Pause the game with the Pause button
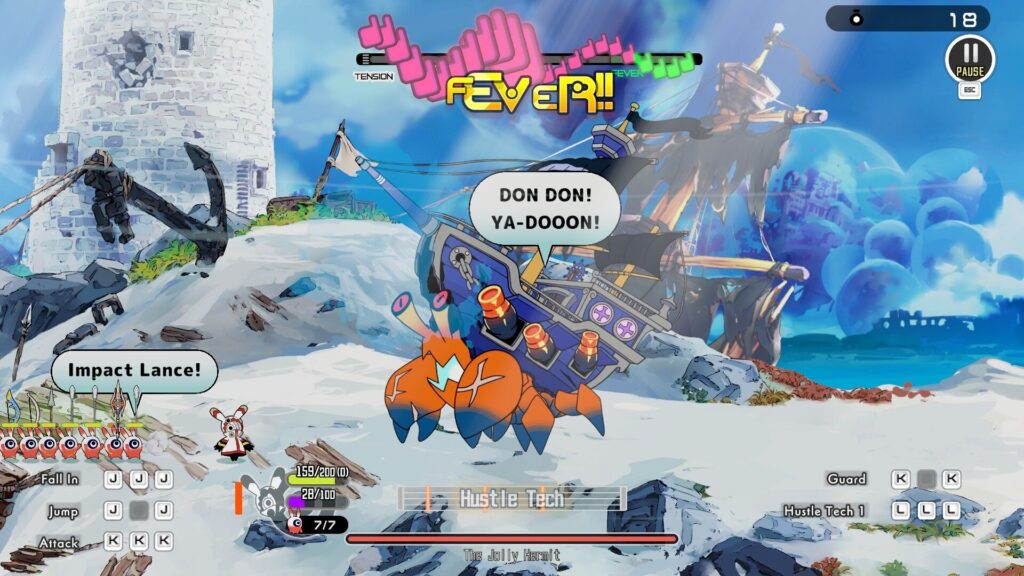The width and height of the screenshot is (1024, 576). point(969,58)
